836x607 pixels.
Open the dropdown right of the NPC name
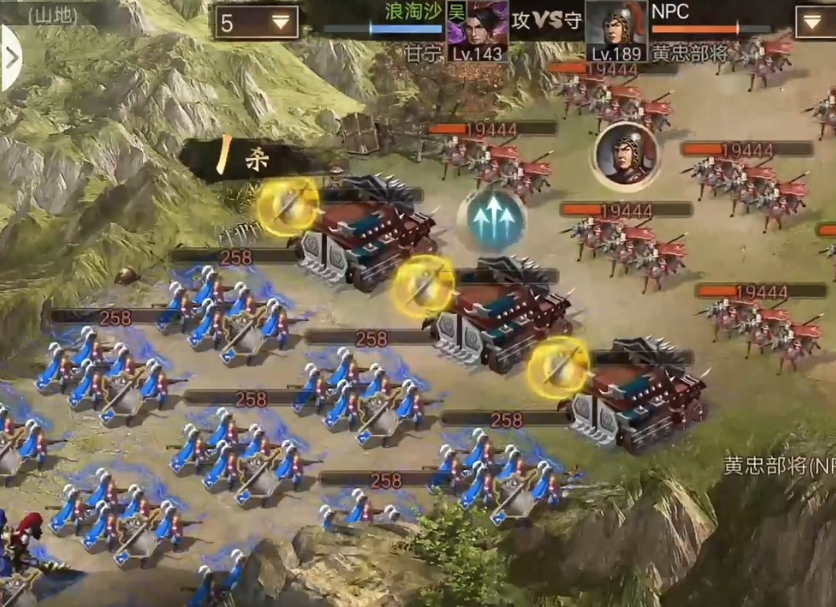814,22
